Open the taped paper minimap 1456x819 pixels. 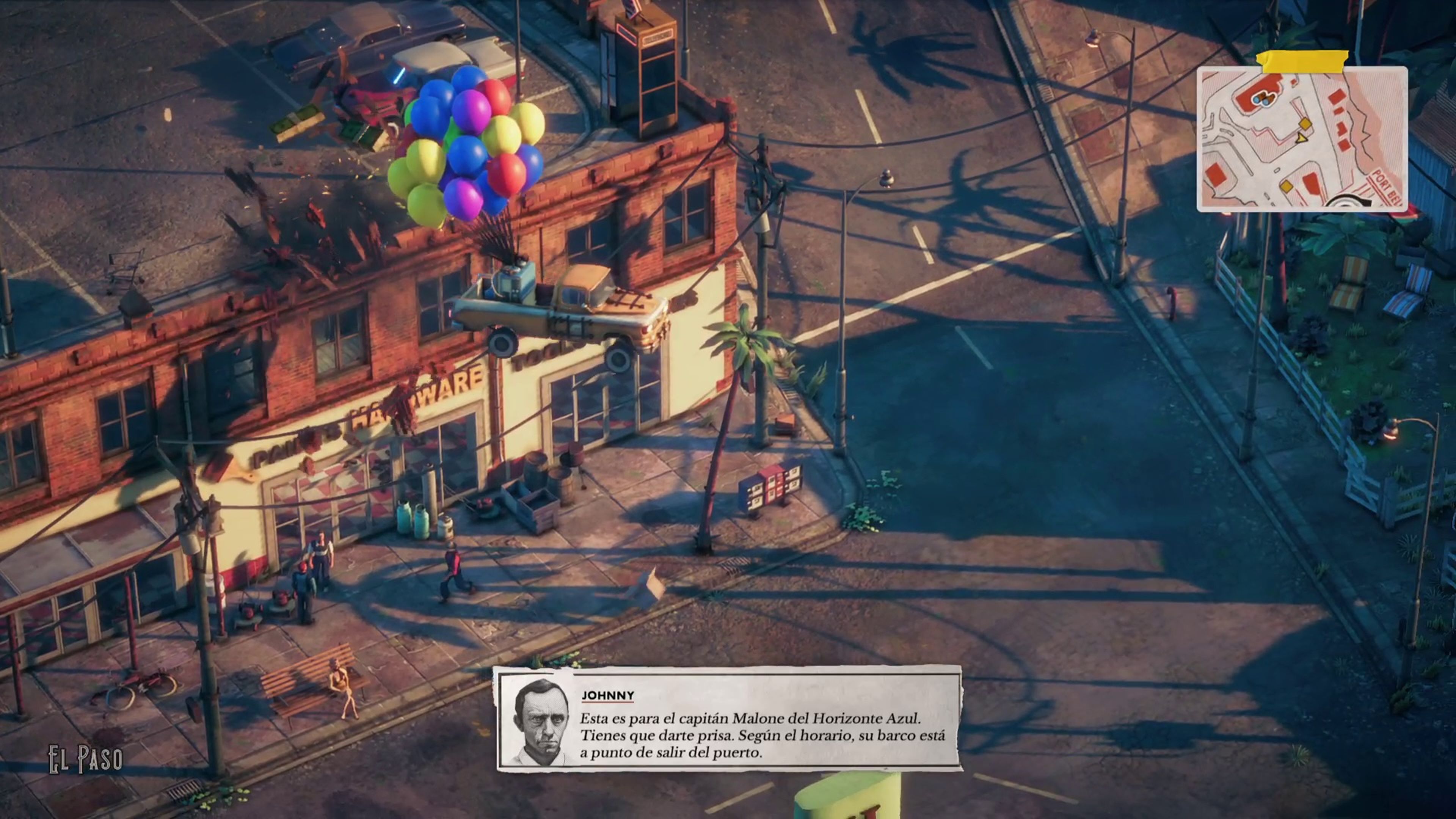click(x=1301, y=139)
